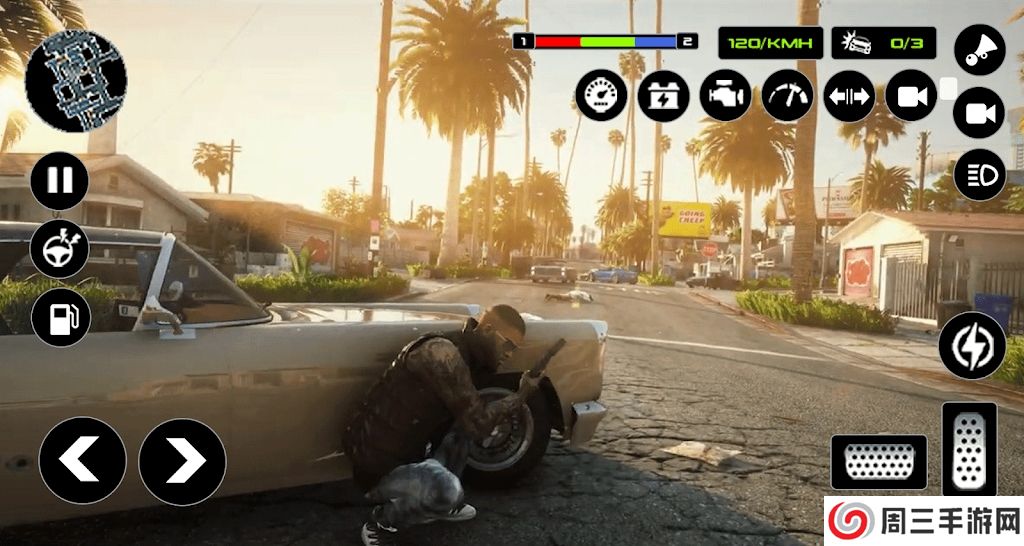The image size is (1024, 546).
Task: Open the circular city minimap
Action: pos(75,80)
